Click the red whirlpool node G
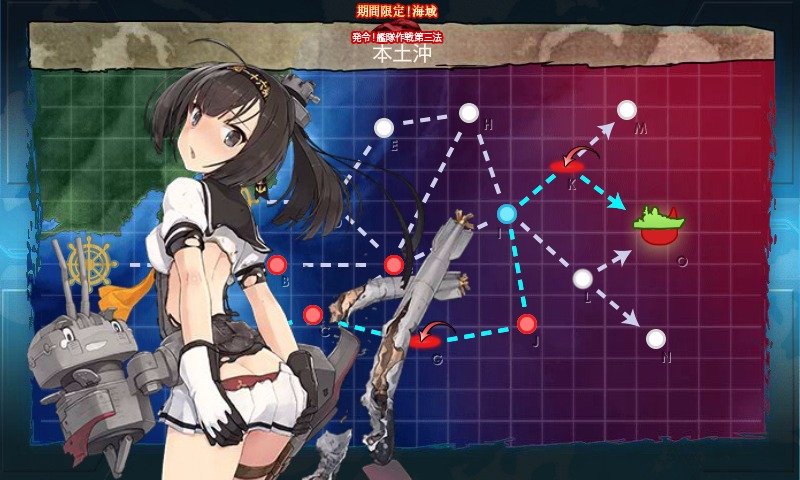 pos(427,341)
